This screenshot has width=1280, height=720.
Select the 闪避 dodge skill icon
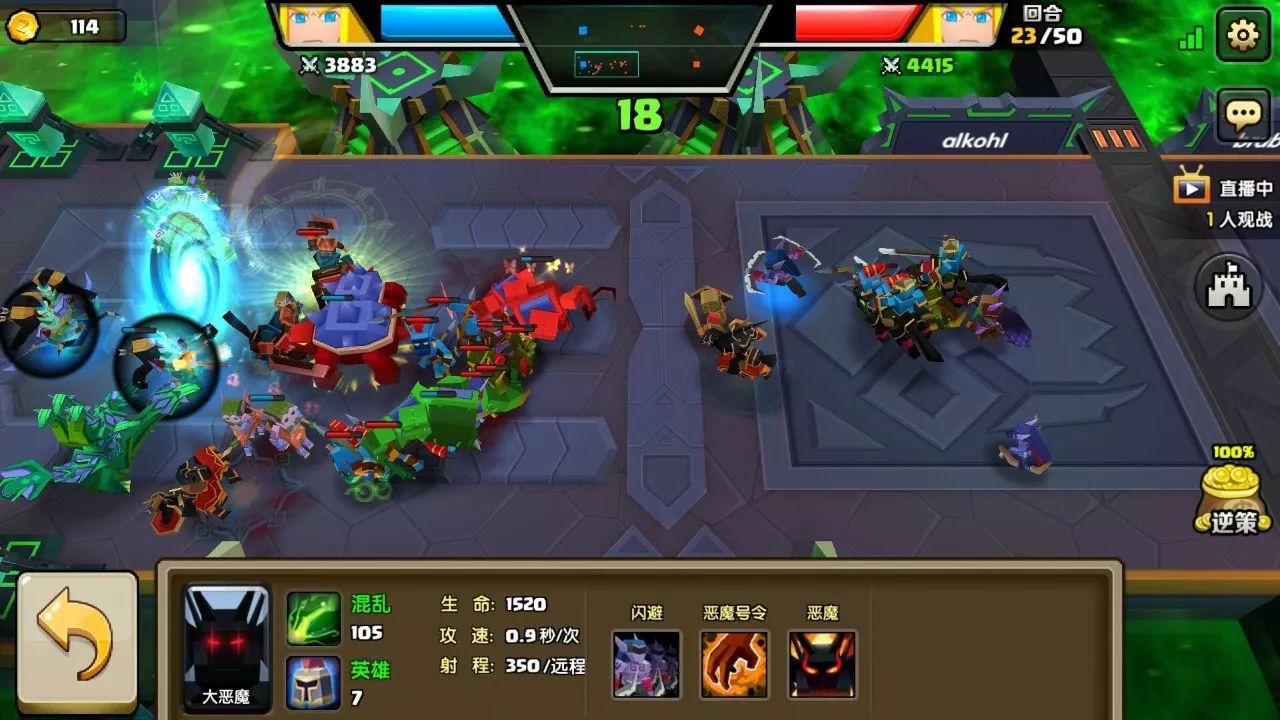tap(647, 664)
